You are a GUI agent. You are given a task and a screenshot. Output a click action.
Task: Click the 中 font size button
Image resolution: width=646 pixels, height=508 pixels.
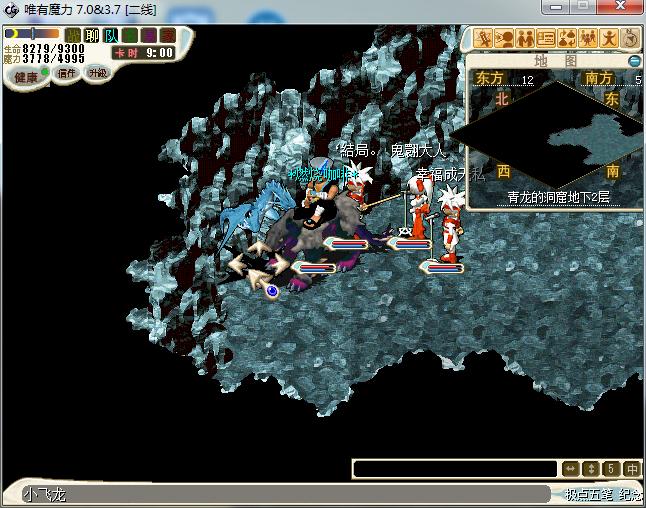tap(631, 468)
